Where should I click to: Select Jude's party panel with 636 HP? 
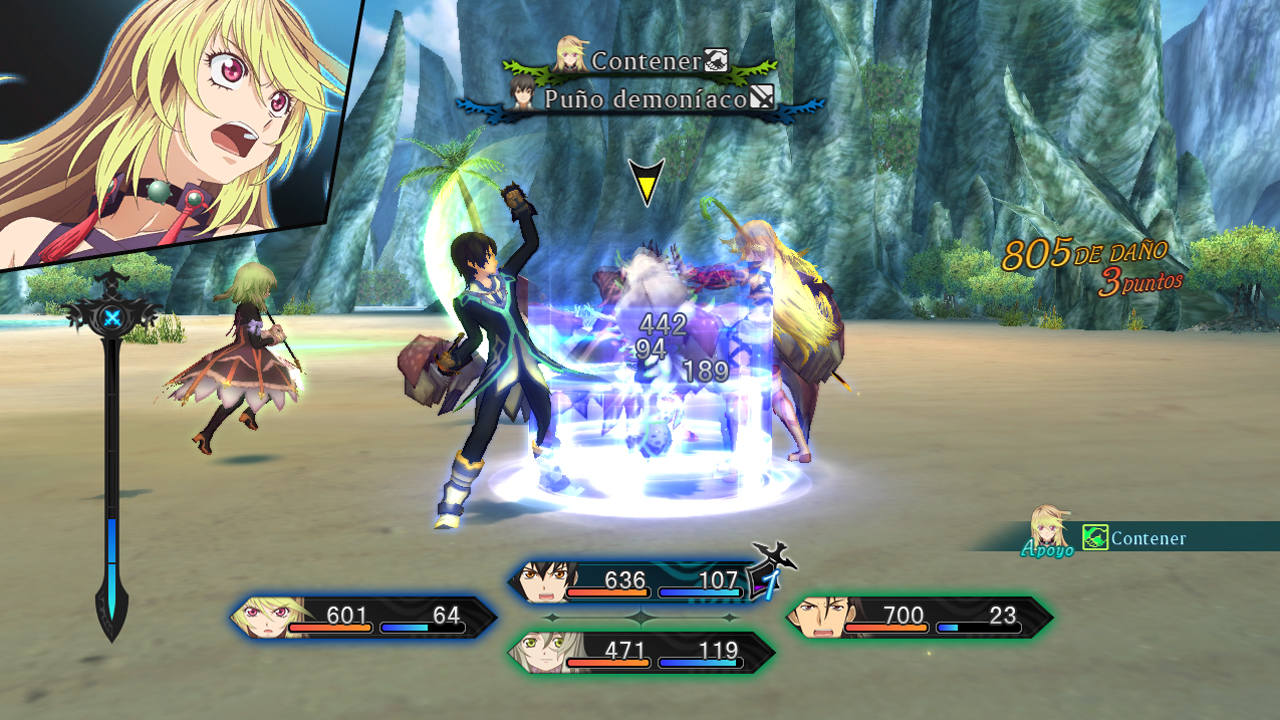coord(640,582)
